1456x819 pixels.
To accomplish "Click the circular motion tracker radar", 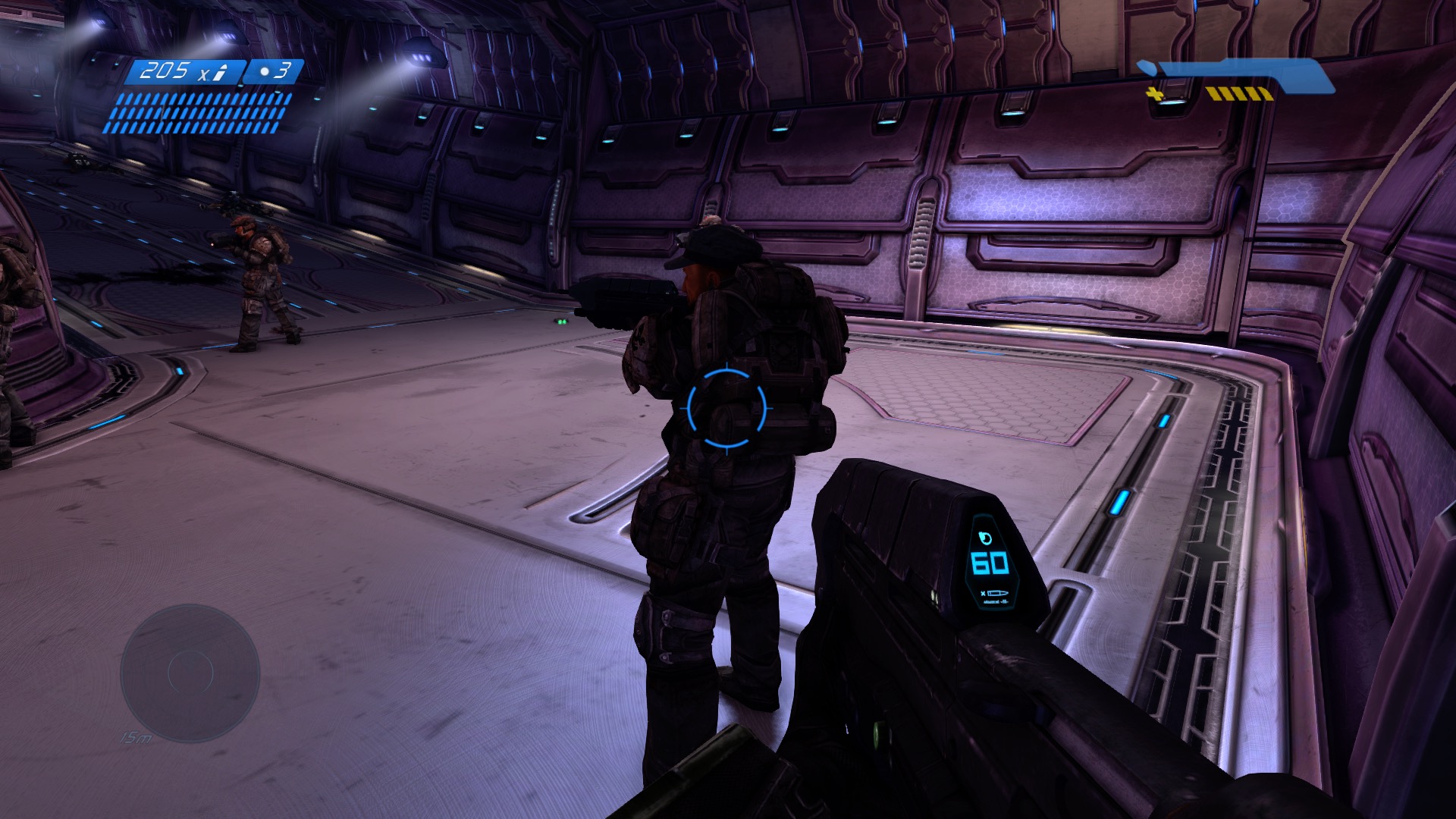I will coord(190,673).
